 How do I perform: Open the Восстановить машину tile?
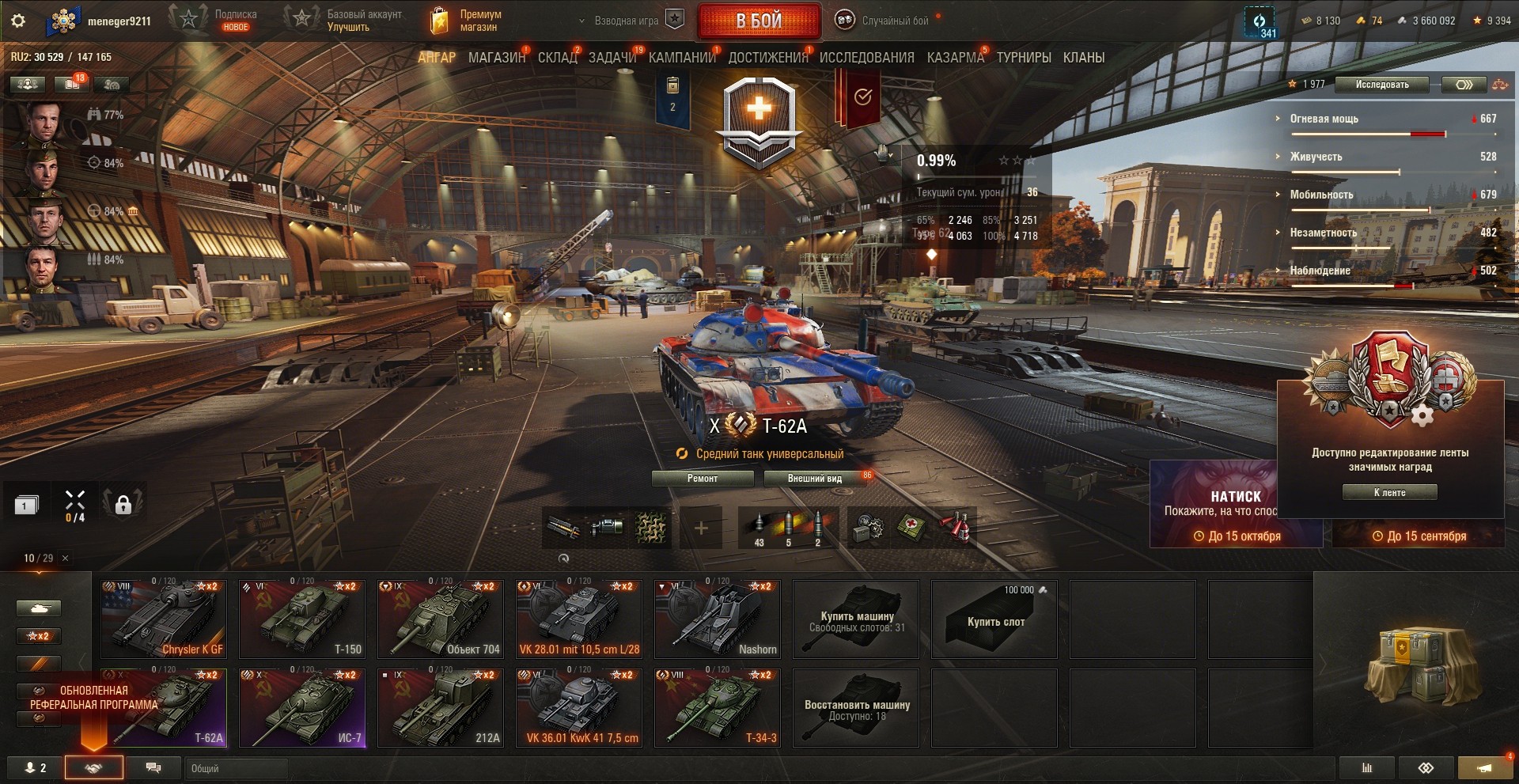[856, 707]
